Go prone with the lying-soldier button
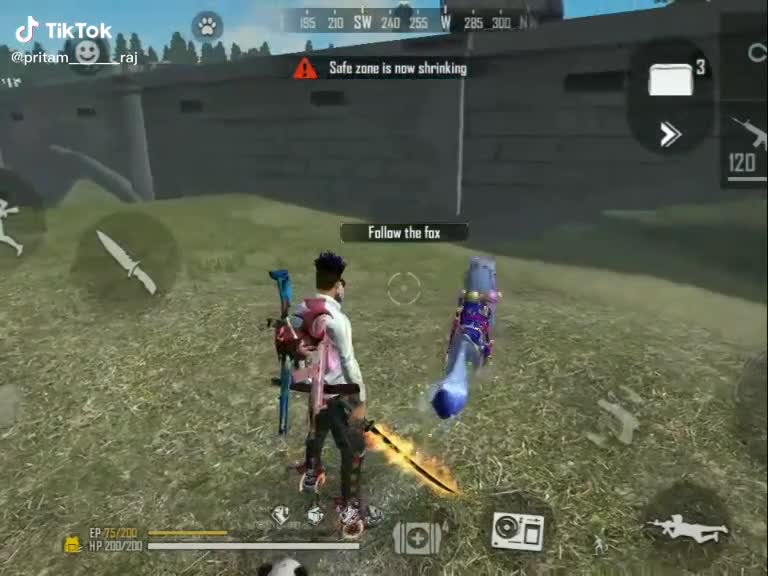This screenshot has height=576, width=768. coord(687,527)
